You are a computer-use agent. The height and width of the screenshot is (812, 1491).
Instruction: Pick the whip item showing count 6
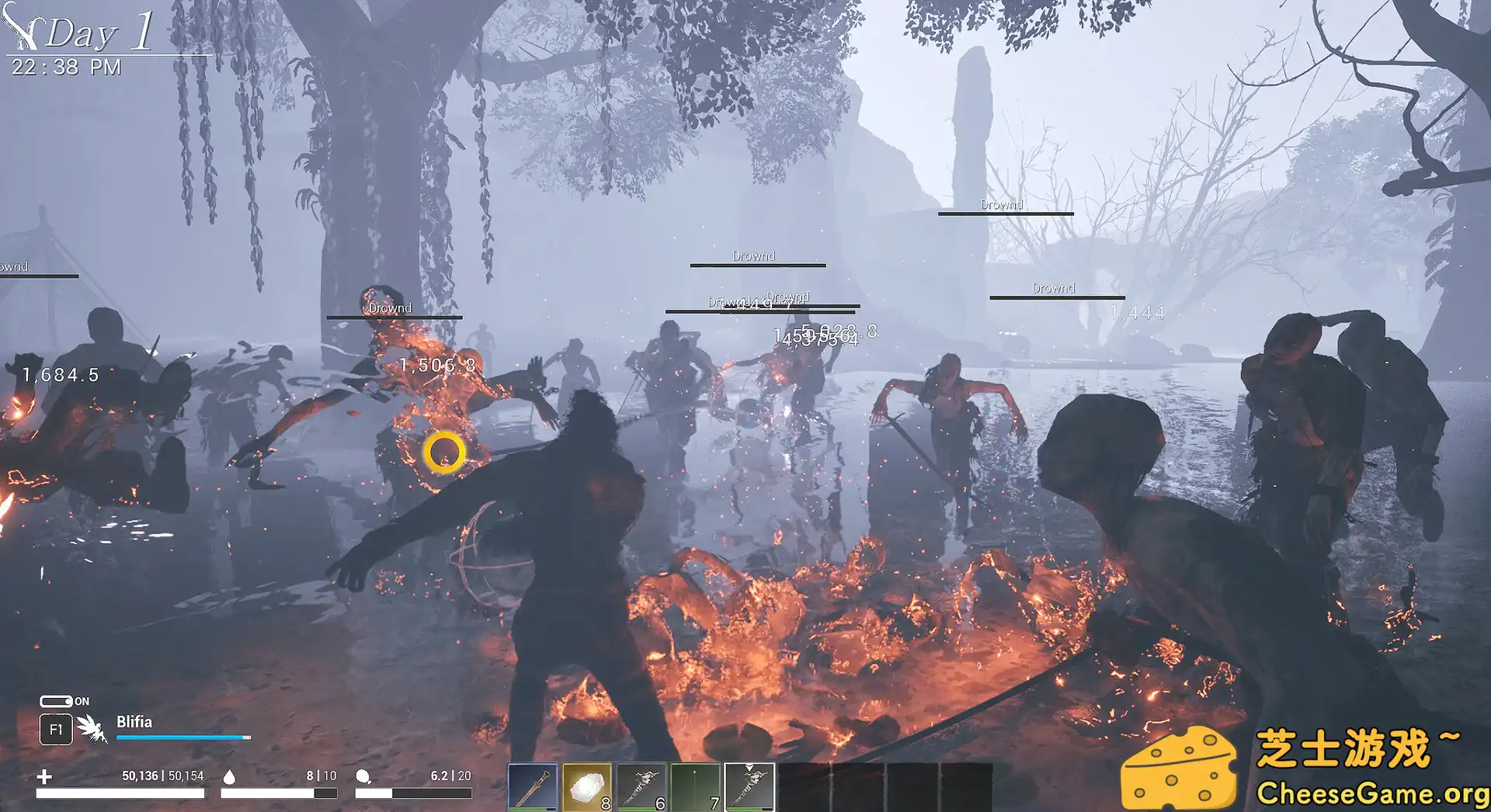point(641,786)
